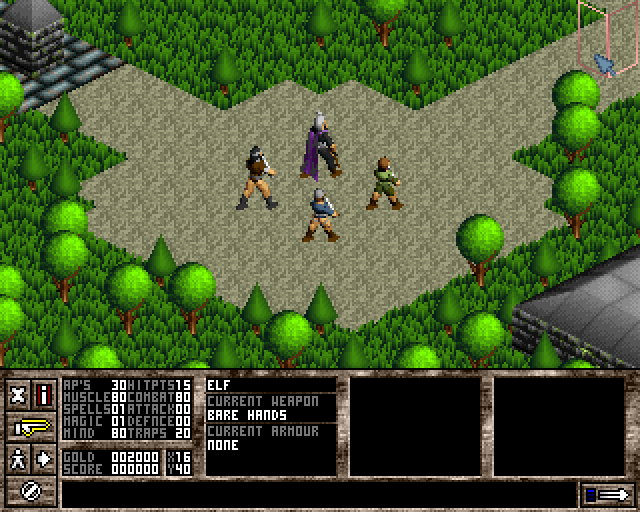Click the white X icon button
The height and width of the screenshot is (512, 640).
coord(18,394)
